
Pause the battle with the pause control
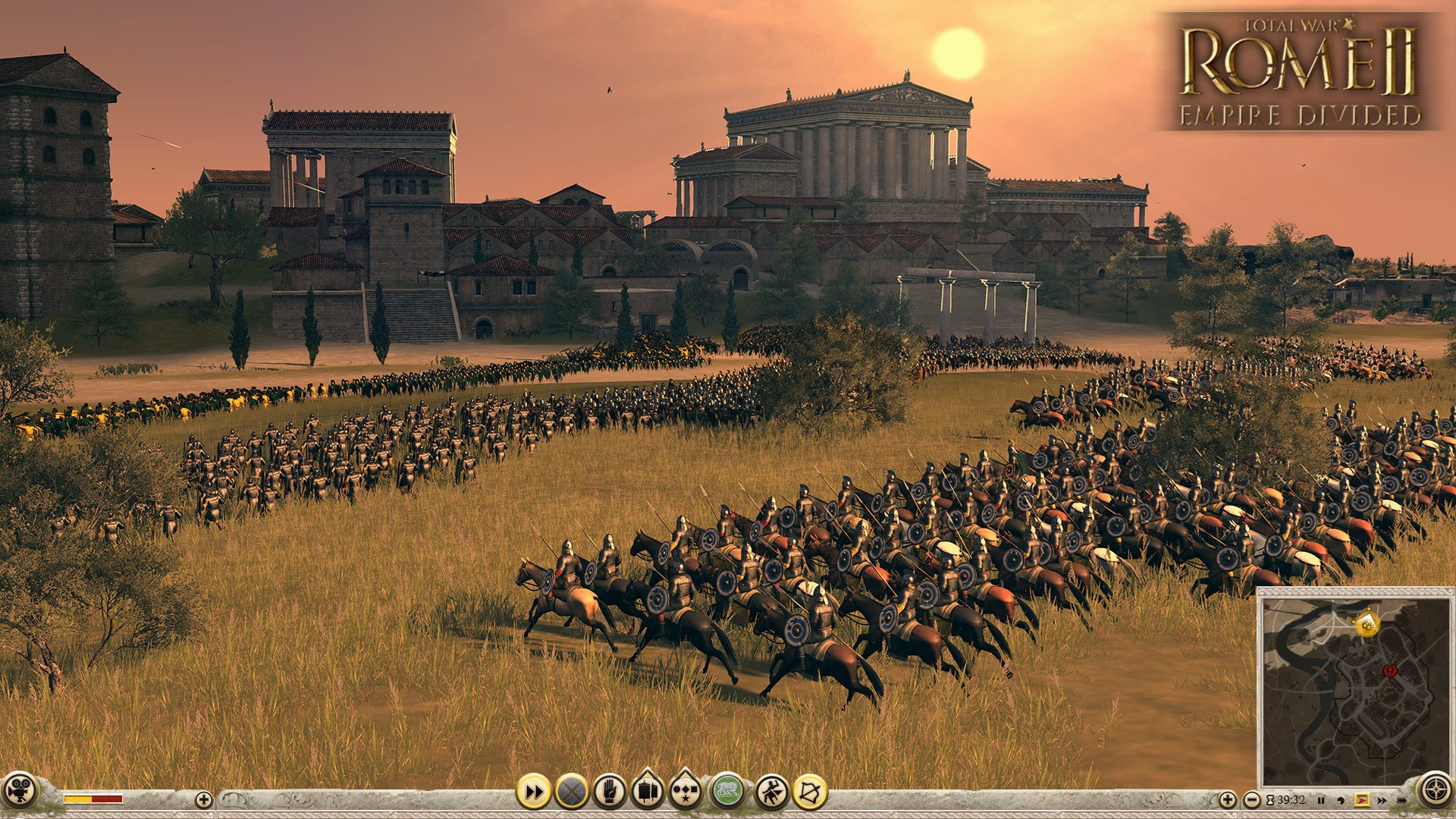click(1323, 799)
